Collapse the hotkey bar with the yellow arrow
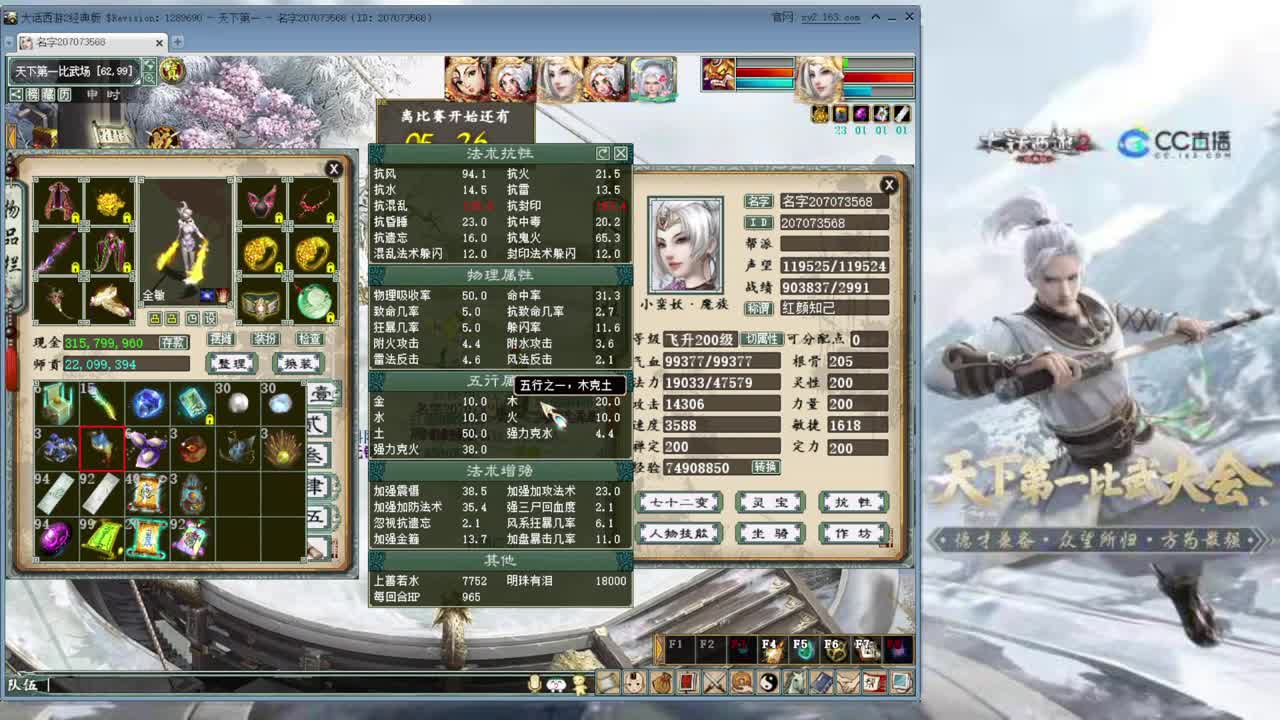The width and height of the screenshot is (1280, 720). click(657, 648)
